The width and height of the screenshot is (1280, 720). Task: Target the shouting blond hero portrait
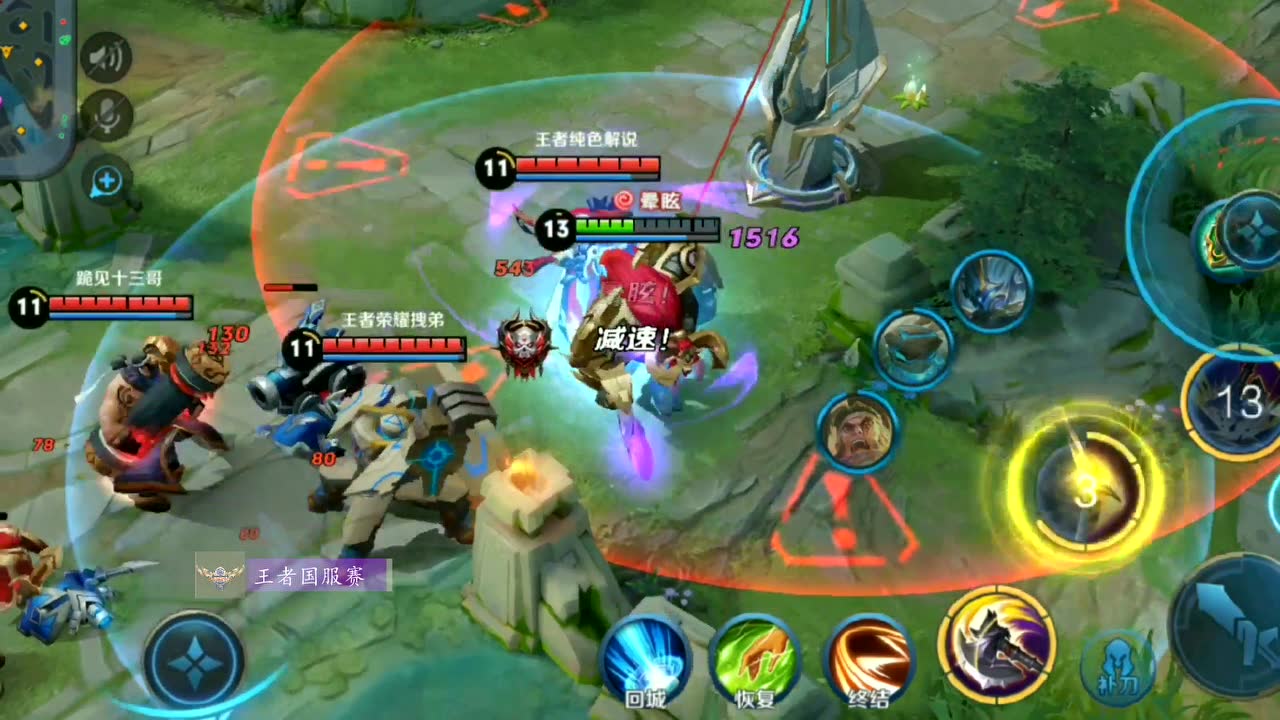[859, 432]
